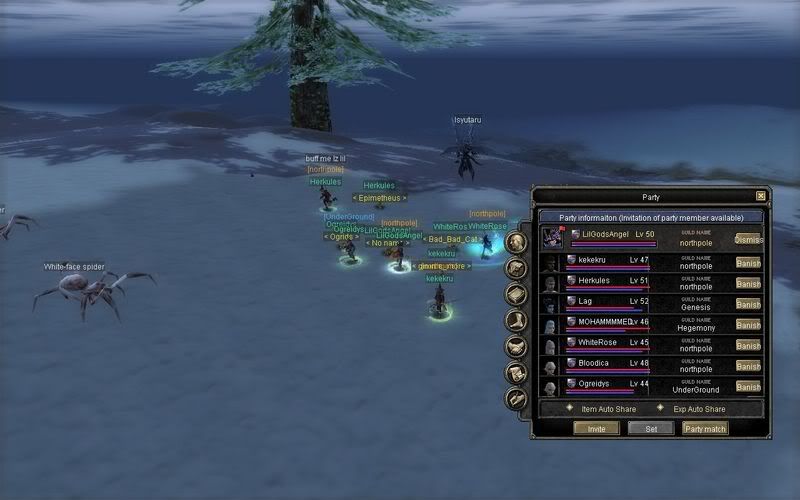Banish kekekru from the party
The height and width of the screenshot is (500, 800).
click(x=748, y=263)
